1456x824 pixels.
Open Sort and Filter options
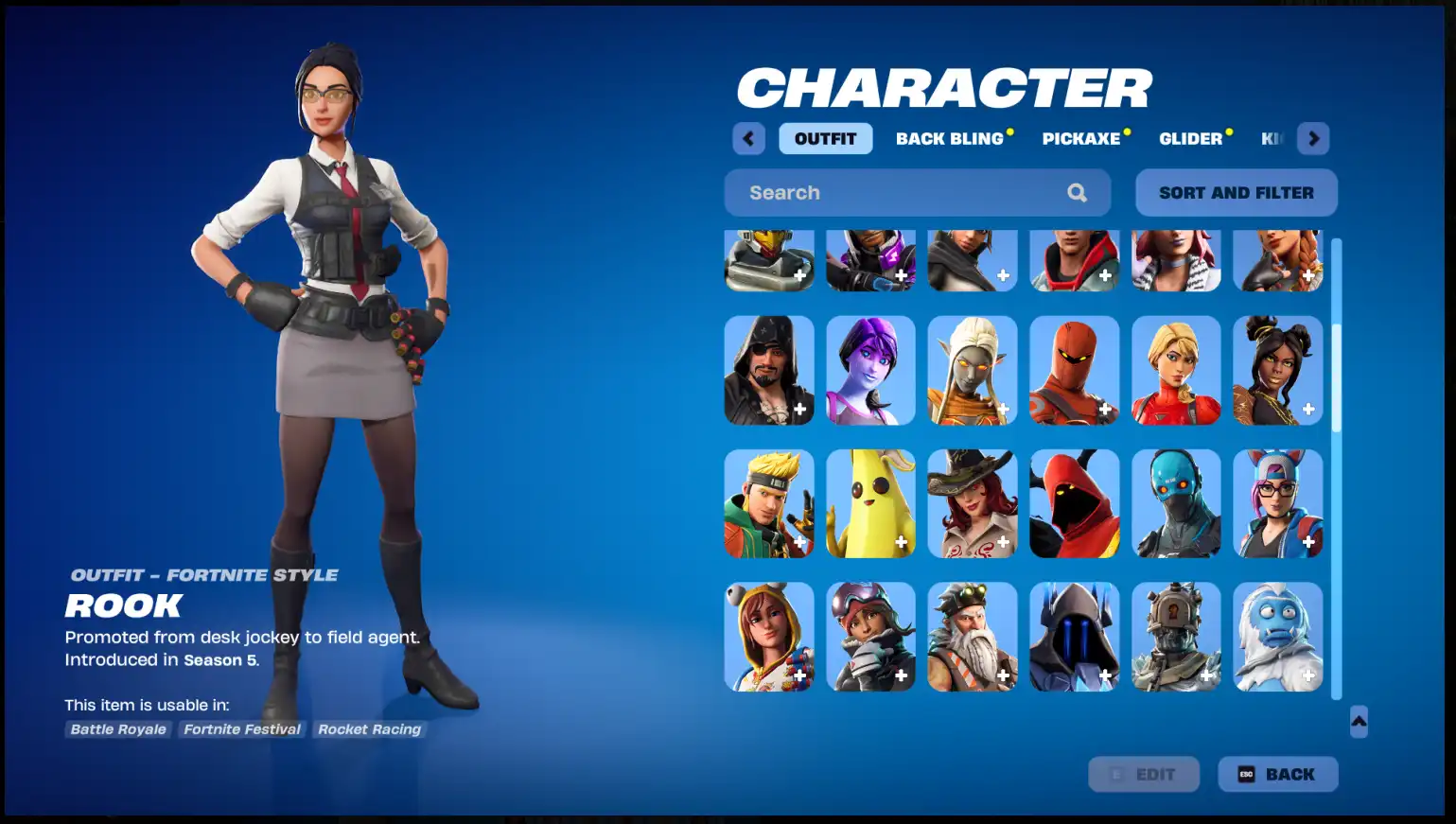1236,193
